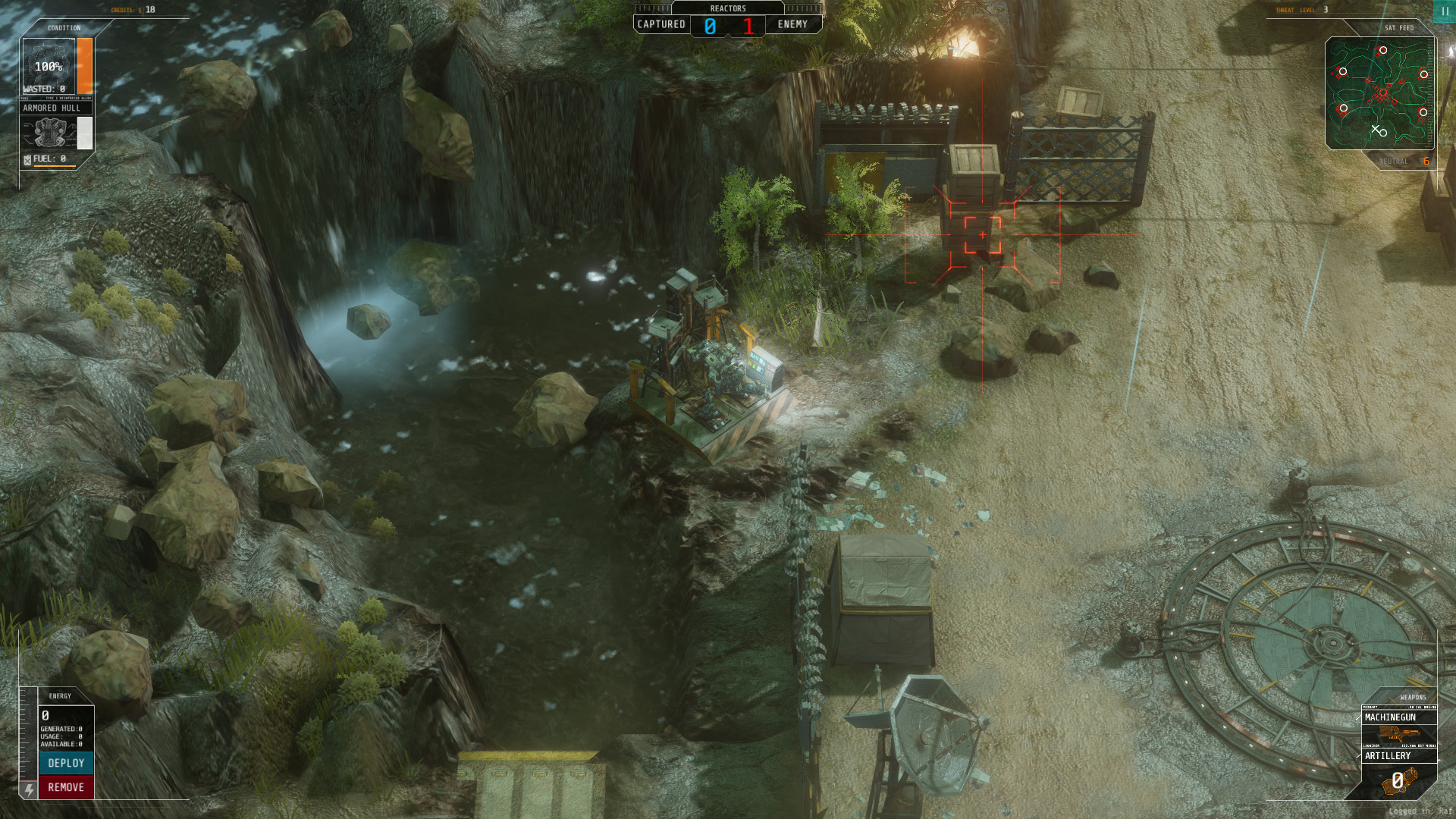
Task: Click the Remove button
Action: tap(67, 787)
